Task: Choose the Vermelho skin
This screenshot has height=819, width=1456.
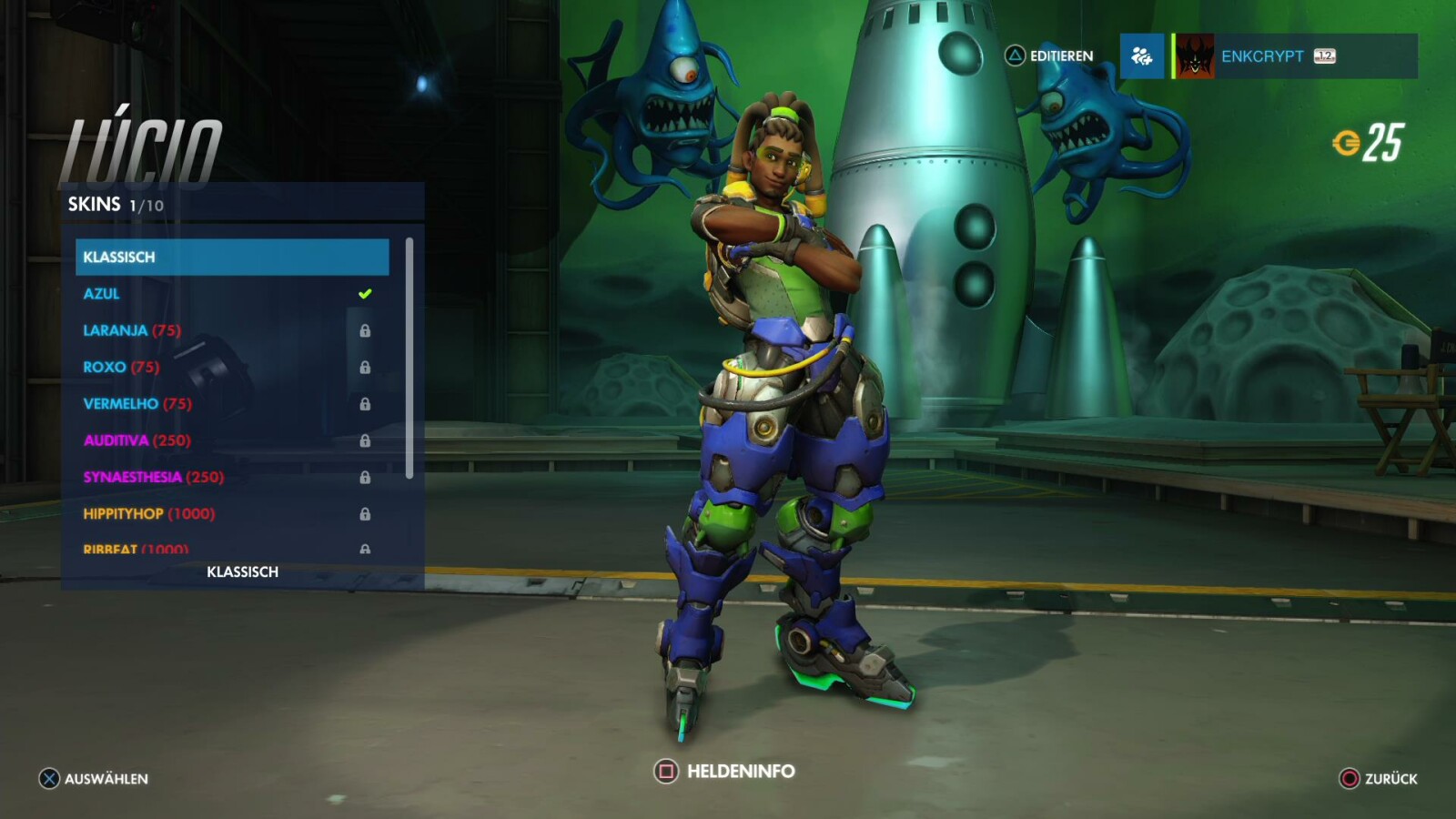Action: point(232,403)
